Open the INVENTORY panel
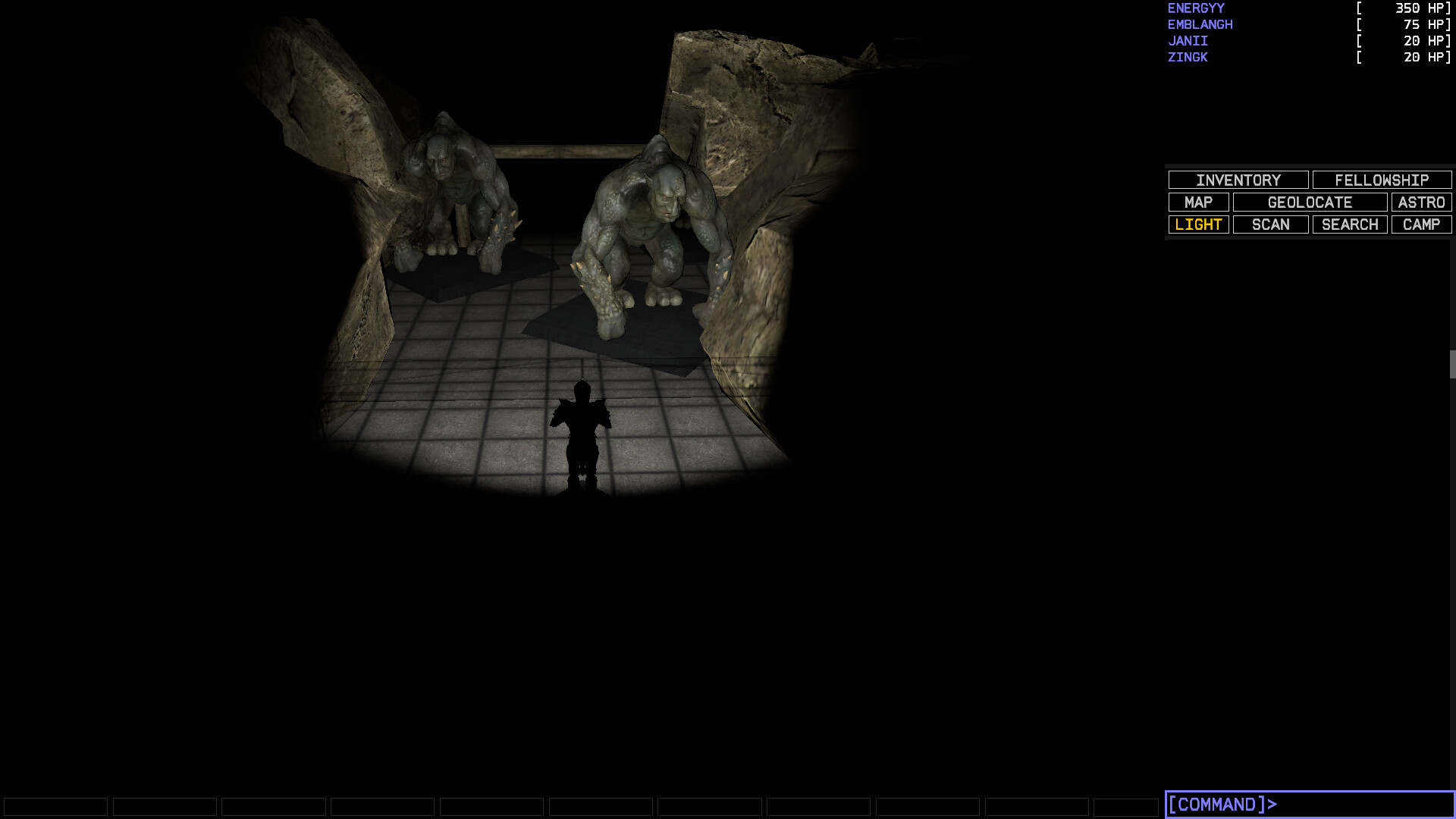This screenshot has width=1456, height=819. click(1238, 180)
